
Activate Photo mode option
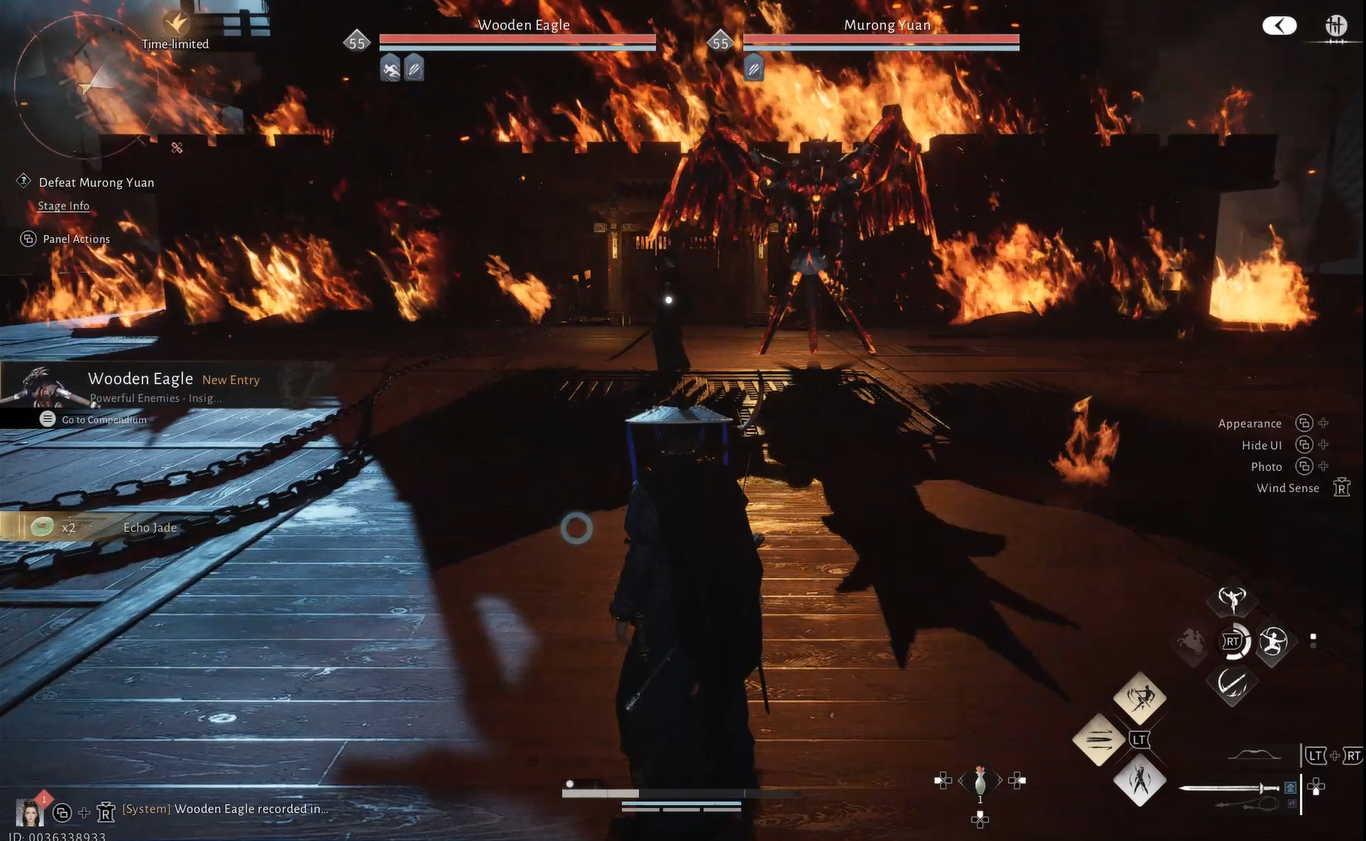click(x=1266, y=467)
